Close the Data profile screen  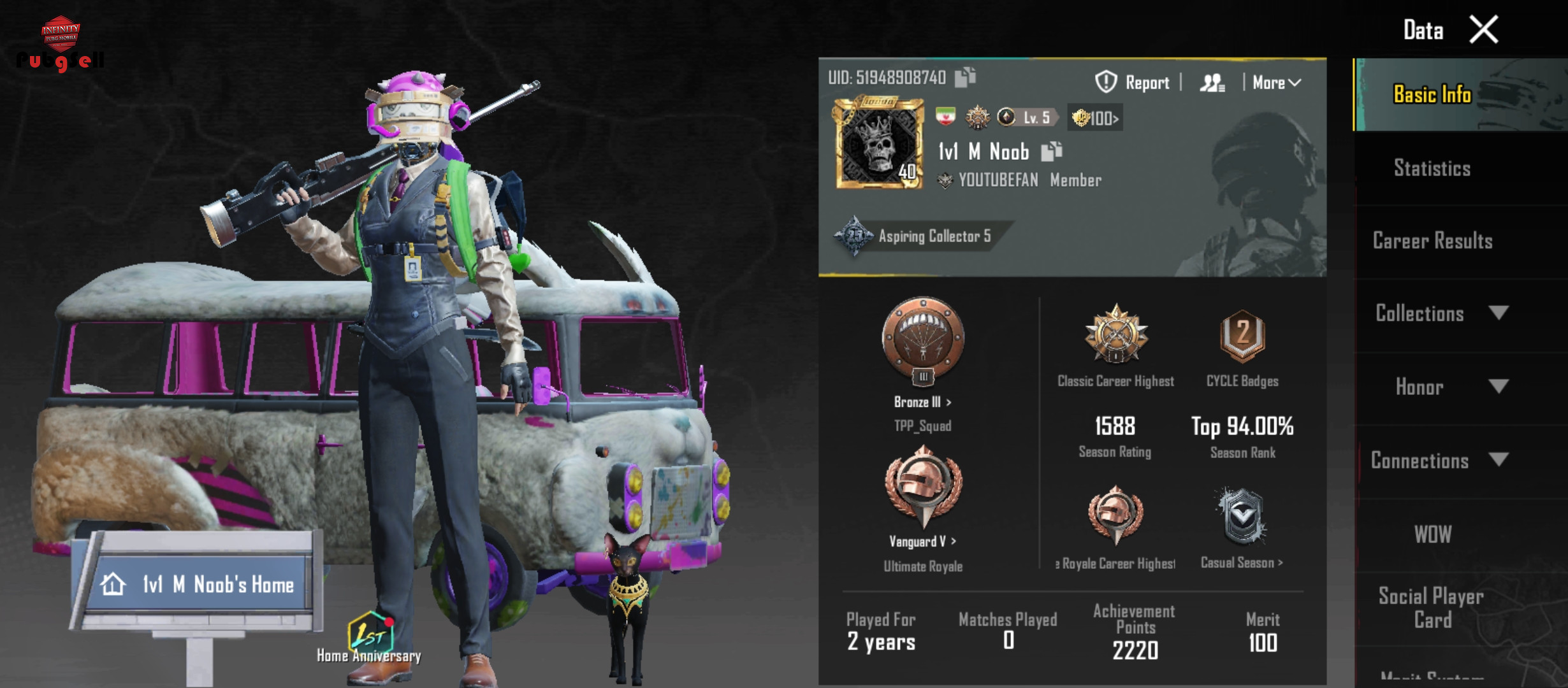click(x=1484, y=29)
